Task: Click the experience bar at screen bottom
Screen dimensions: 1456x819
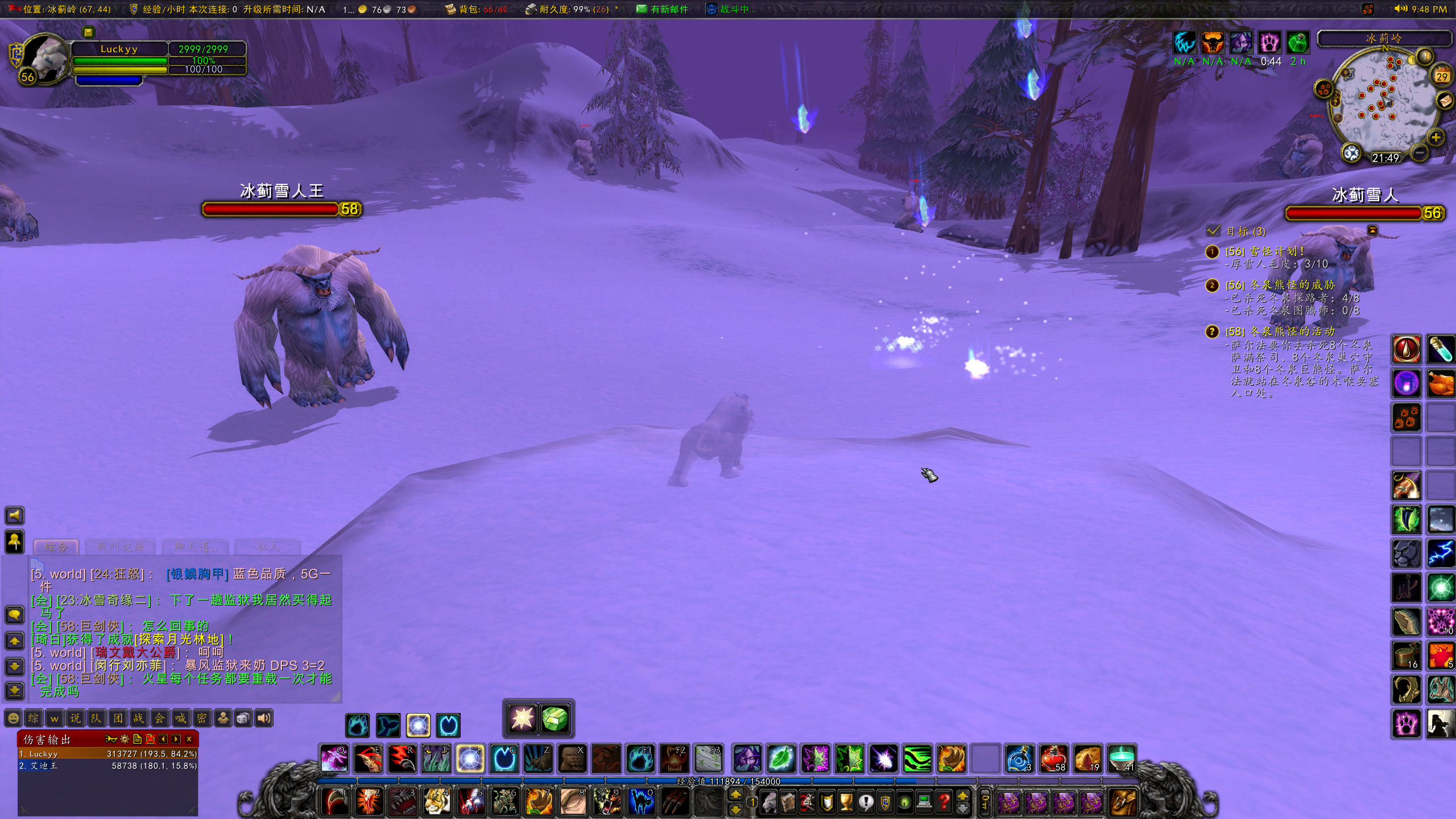Action: coord(728,781)
